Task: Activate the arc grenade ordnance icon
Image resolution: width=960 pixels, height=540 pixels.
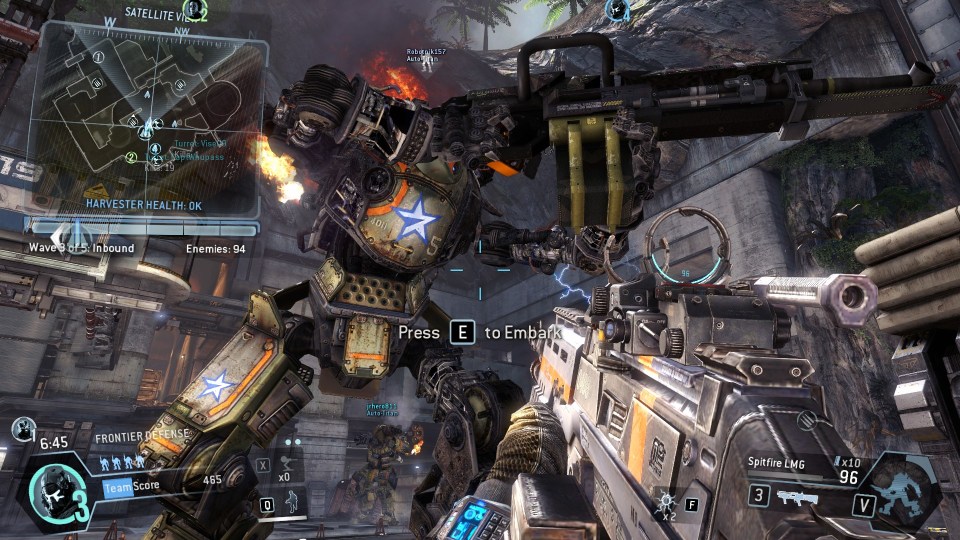Action: 665,502
